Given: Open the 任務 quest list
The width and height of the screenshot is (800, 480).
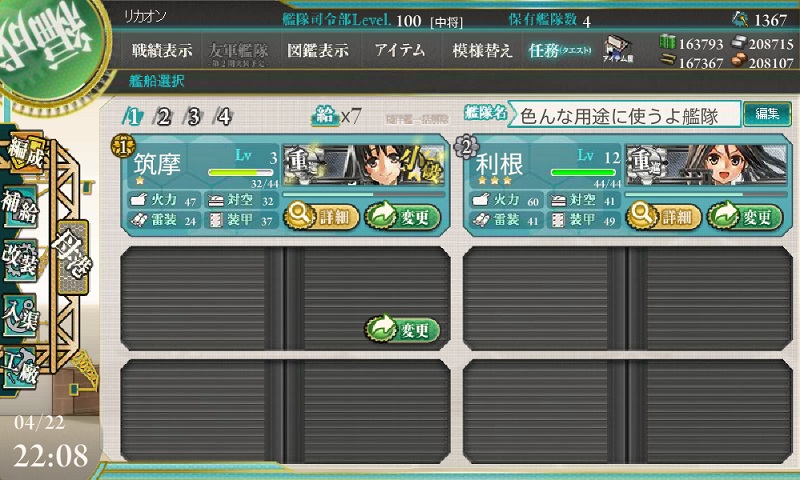Looking at the screenshot, I should click(x=560, y=51).
